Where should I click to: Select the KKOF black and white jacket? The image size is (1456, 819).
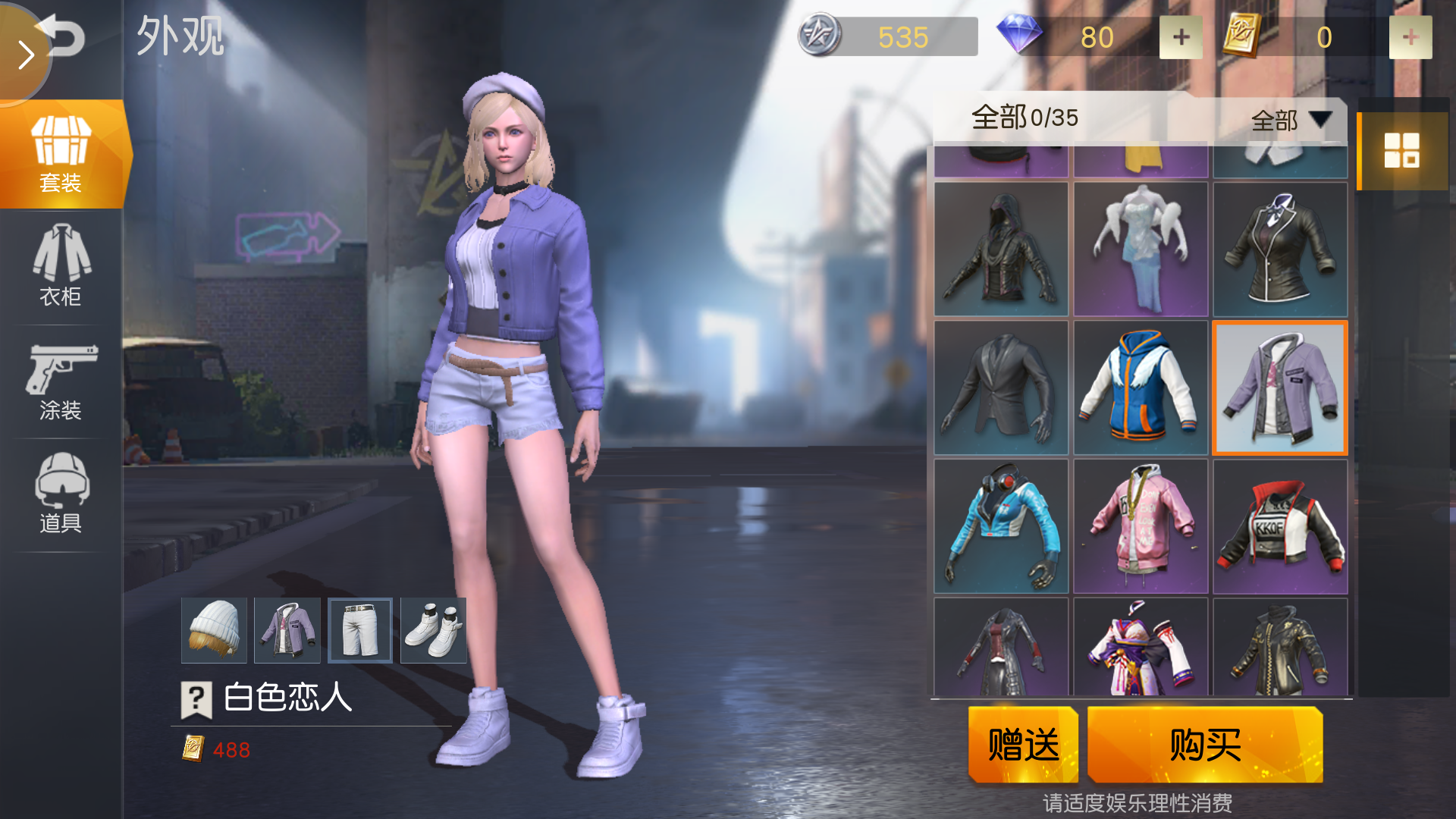pos(1280,526)
